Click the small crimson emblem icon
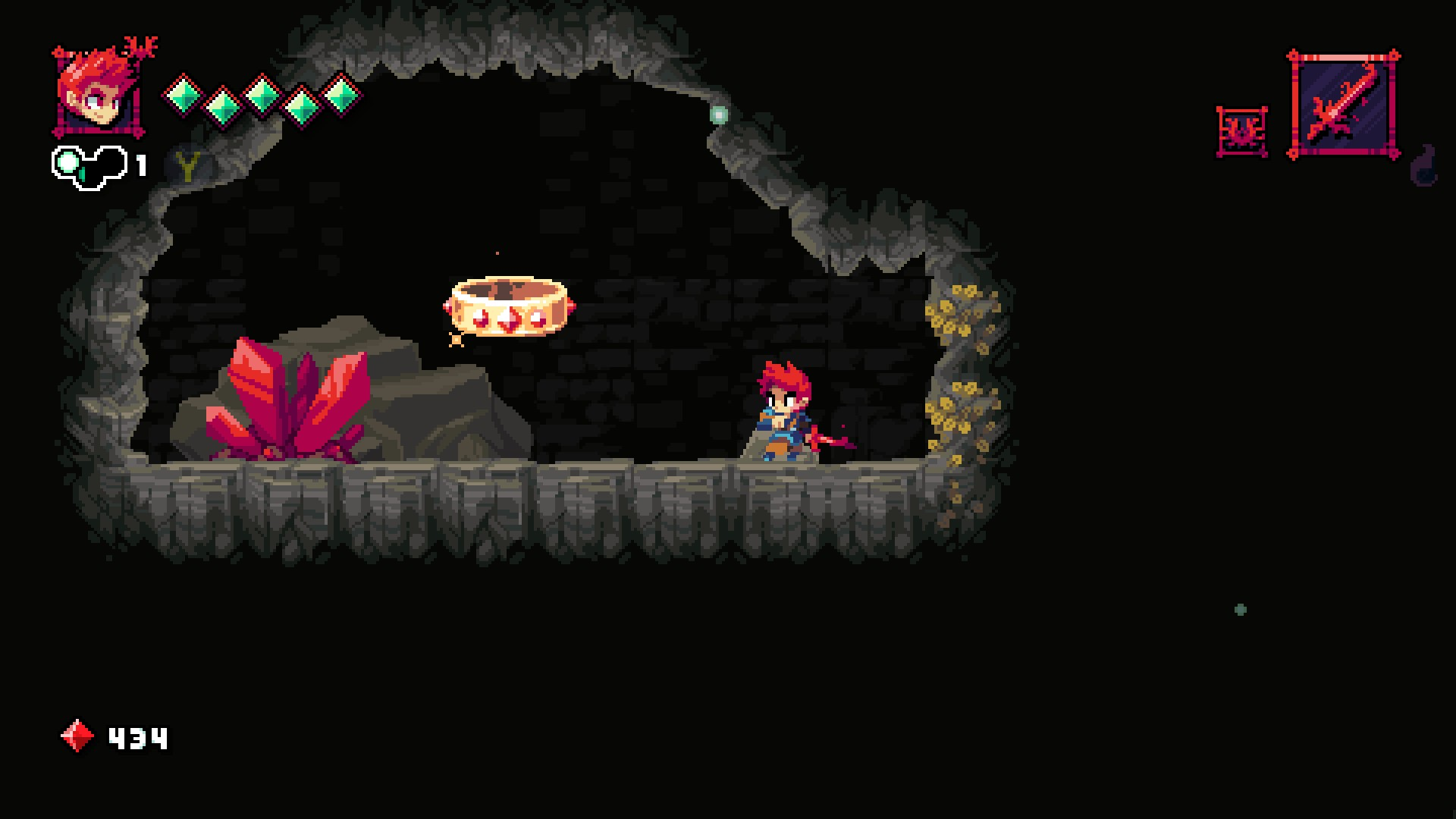Screen dimensions: 1456x819 point(1241,132)
